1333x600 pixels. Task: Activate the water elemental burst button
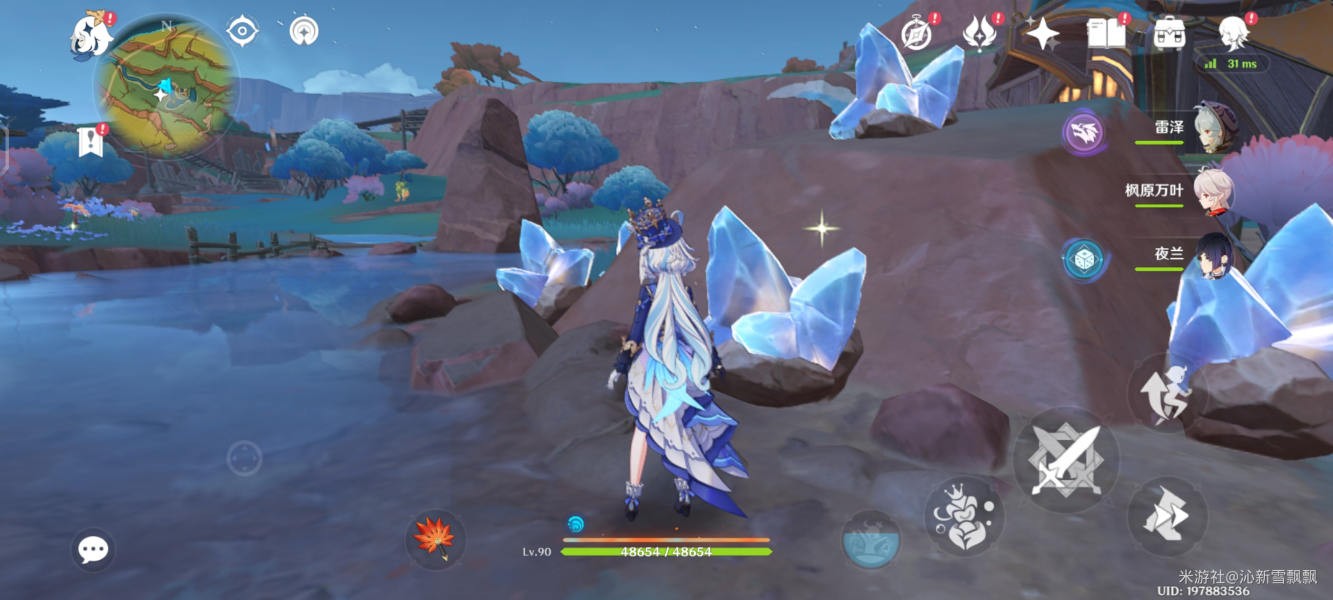pyautogui.click(x=870, y=541)
